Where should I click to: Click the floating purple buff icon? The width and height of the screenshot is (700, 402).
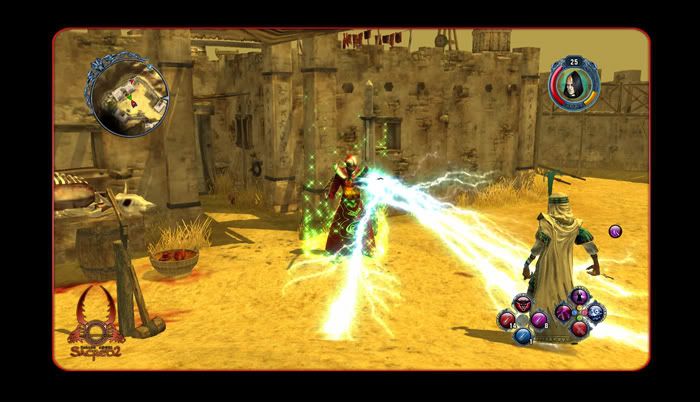(x=615, y=231)
